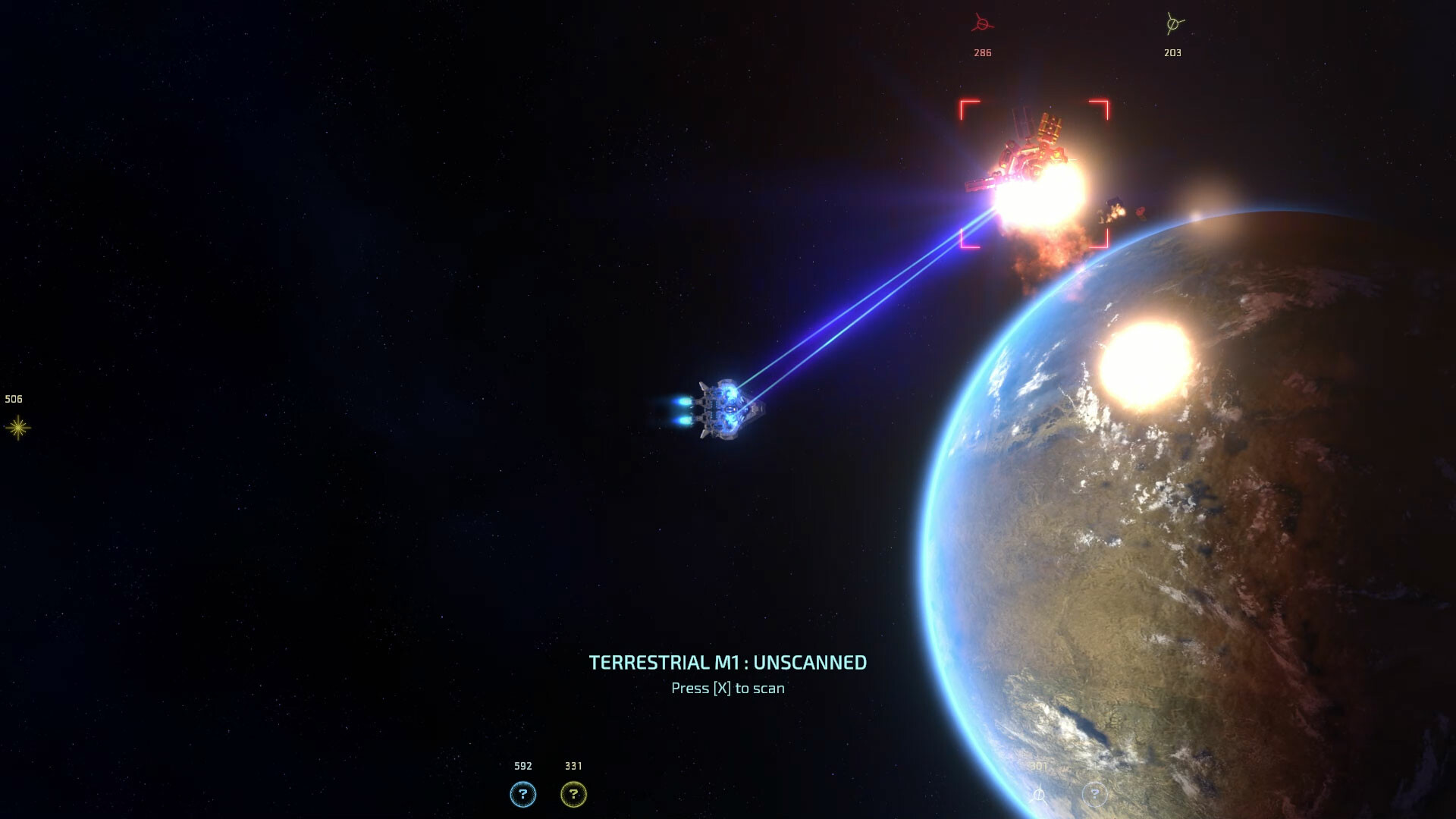Select the green ship marker
The width and height of the screenshot is (1456, 819).
[x=1174, y=24]
